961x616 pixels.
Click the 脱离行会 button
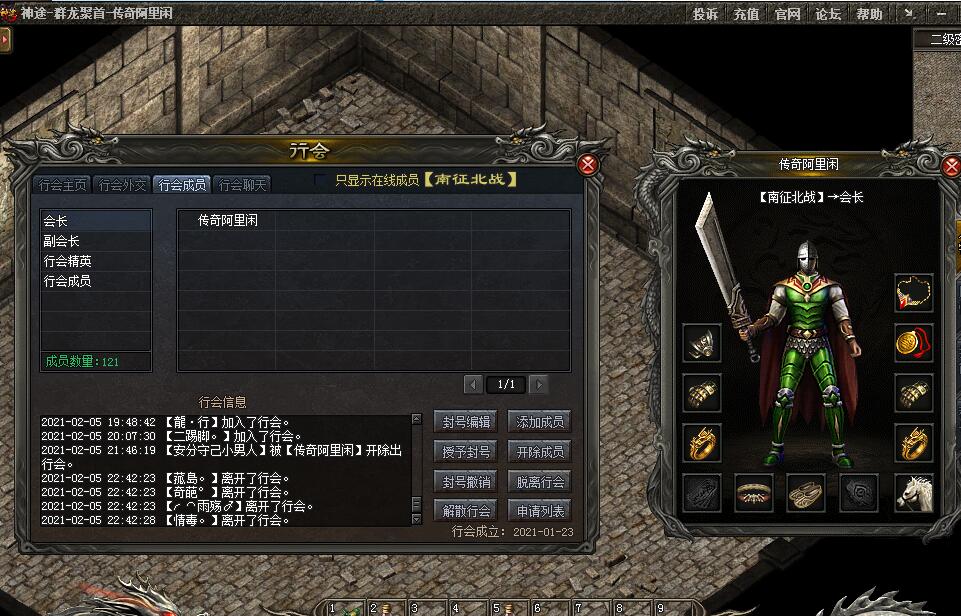tap(540, 482)
